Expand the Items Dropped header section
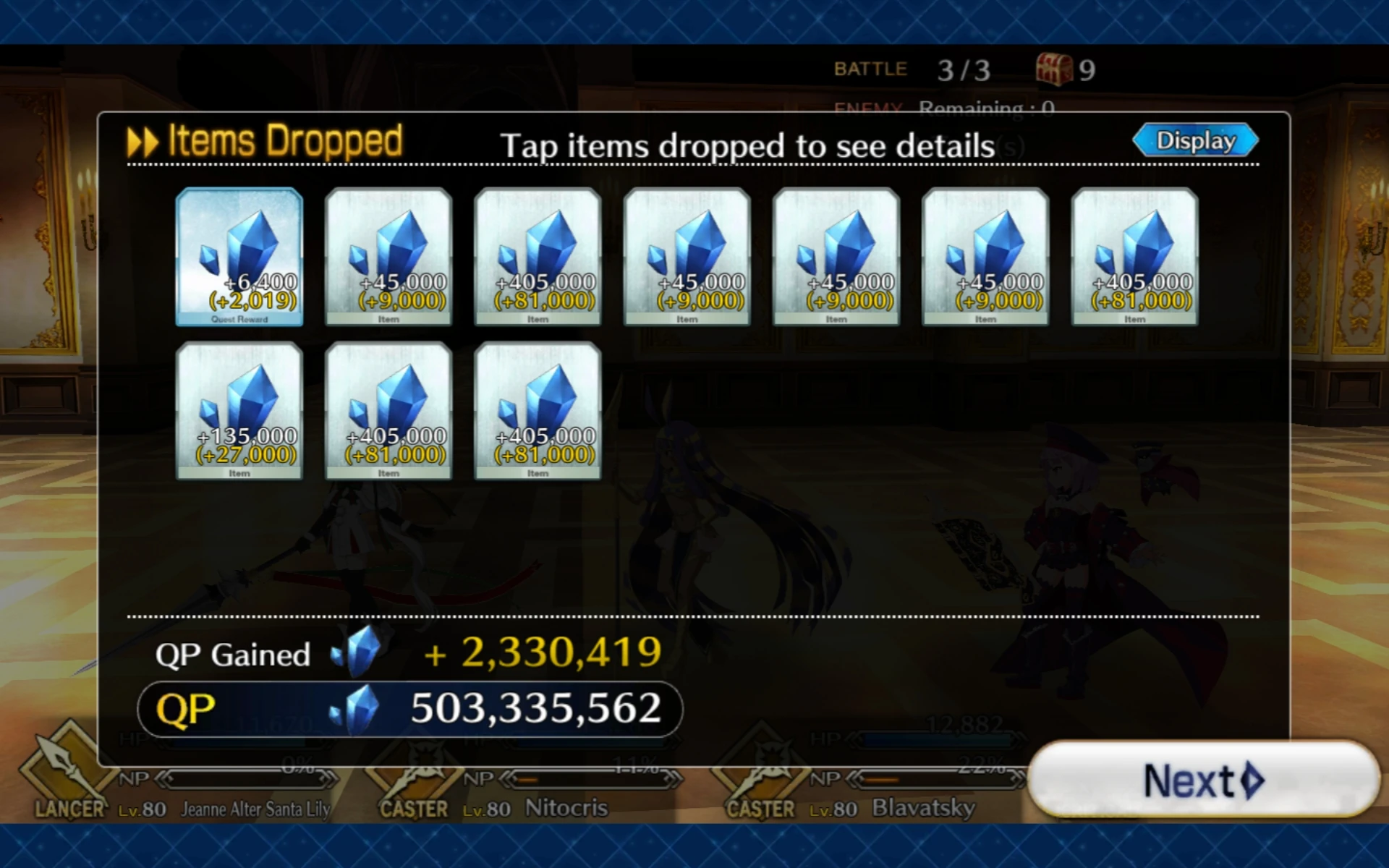The height and width of the screenshot is (868, 1389). 268,139
